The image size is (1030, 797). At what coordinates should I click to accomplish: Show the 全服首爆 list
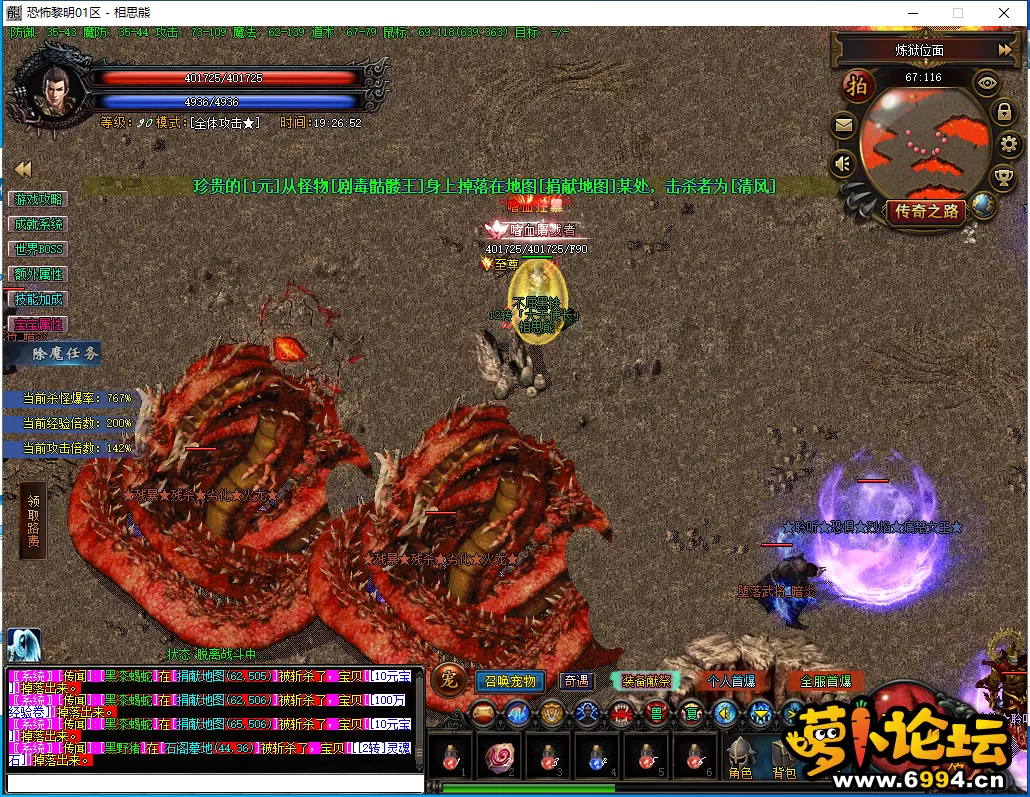(825, 681)
